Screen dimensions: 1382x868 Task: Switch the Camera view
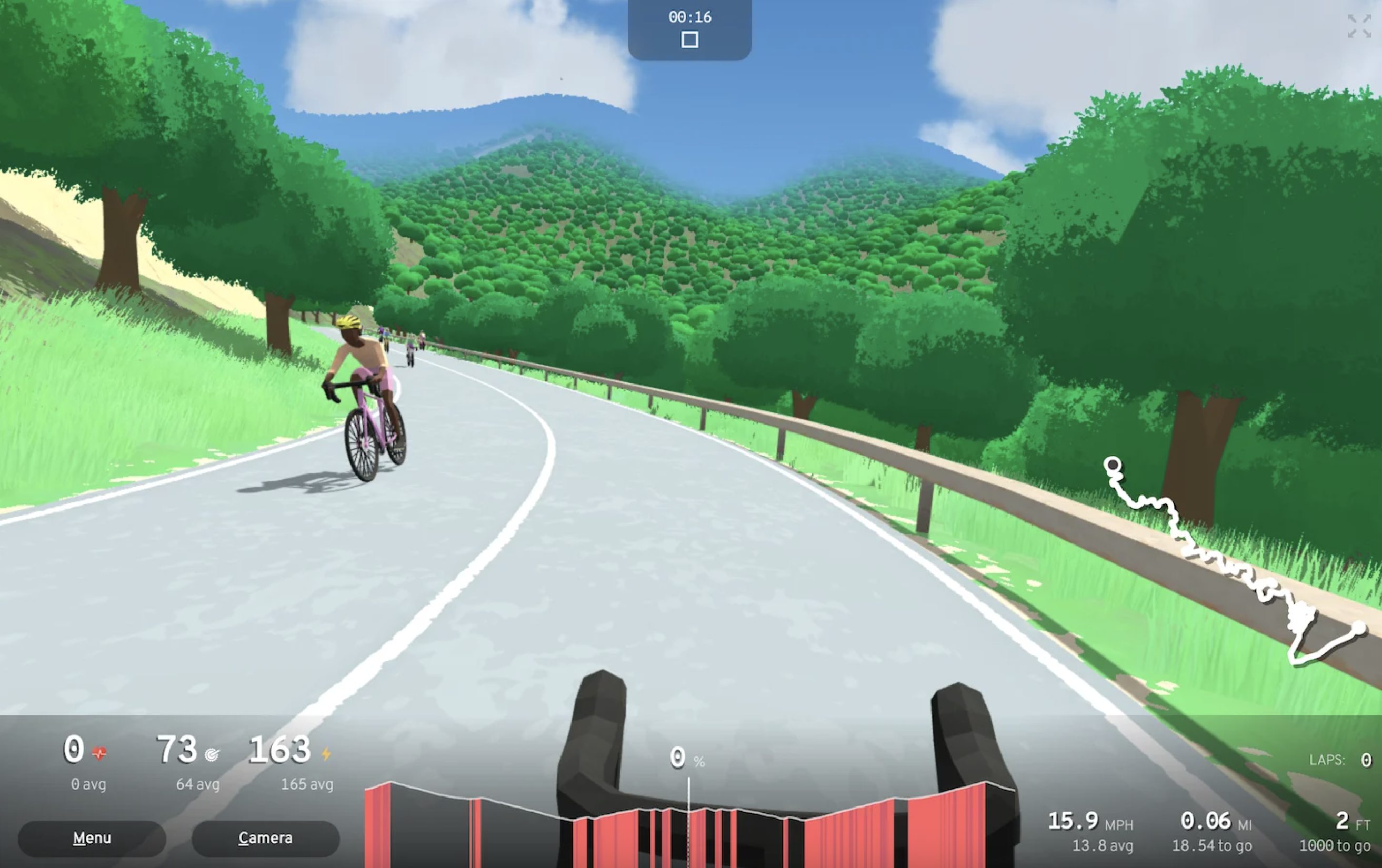[x=265, y=838]
